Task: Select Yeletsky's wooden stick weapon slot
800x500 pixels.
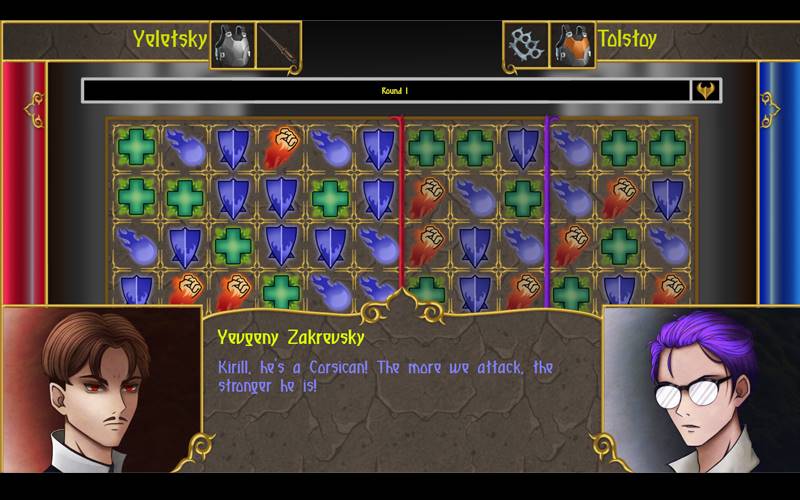Action: tap(277, 45)
